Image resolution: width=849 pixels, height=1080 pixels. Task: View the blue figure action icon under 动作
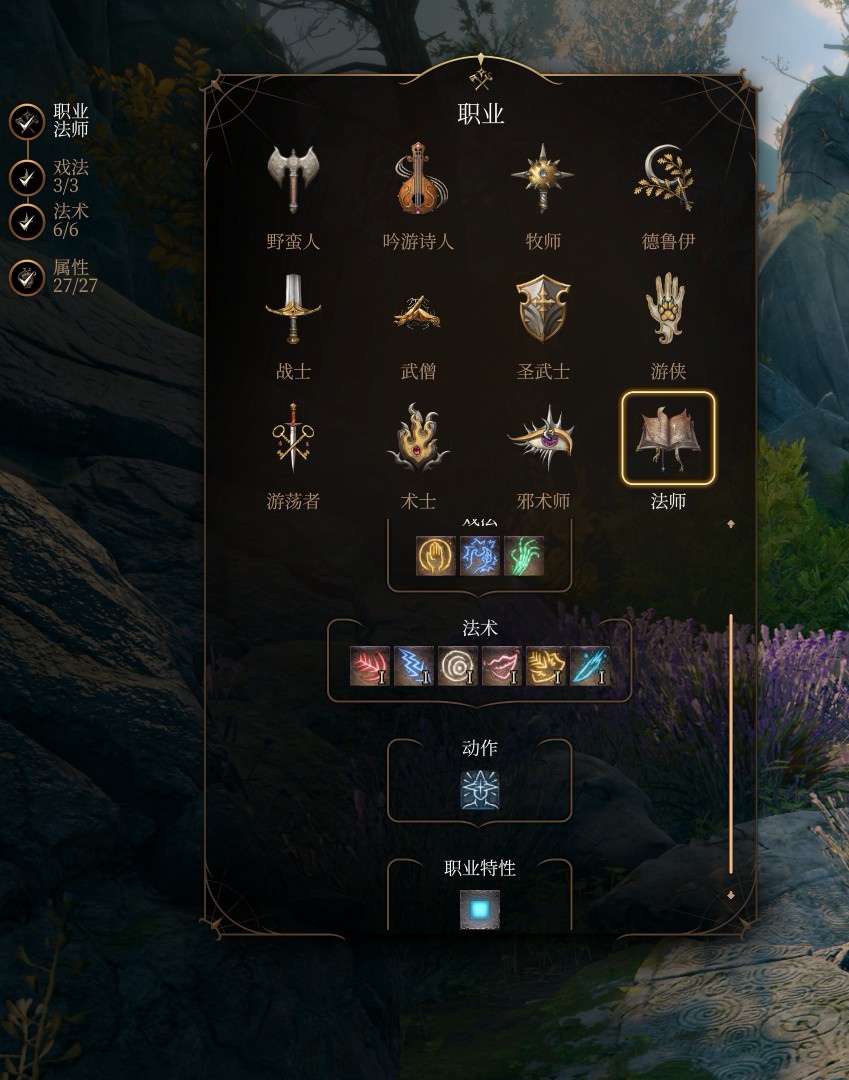tap(480, 790)
